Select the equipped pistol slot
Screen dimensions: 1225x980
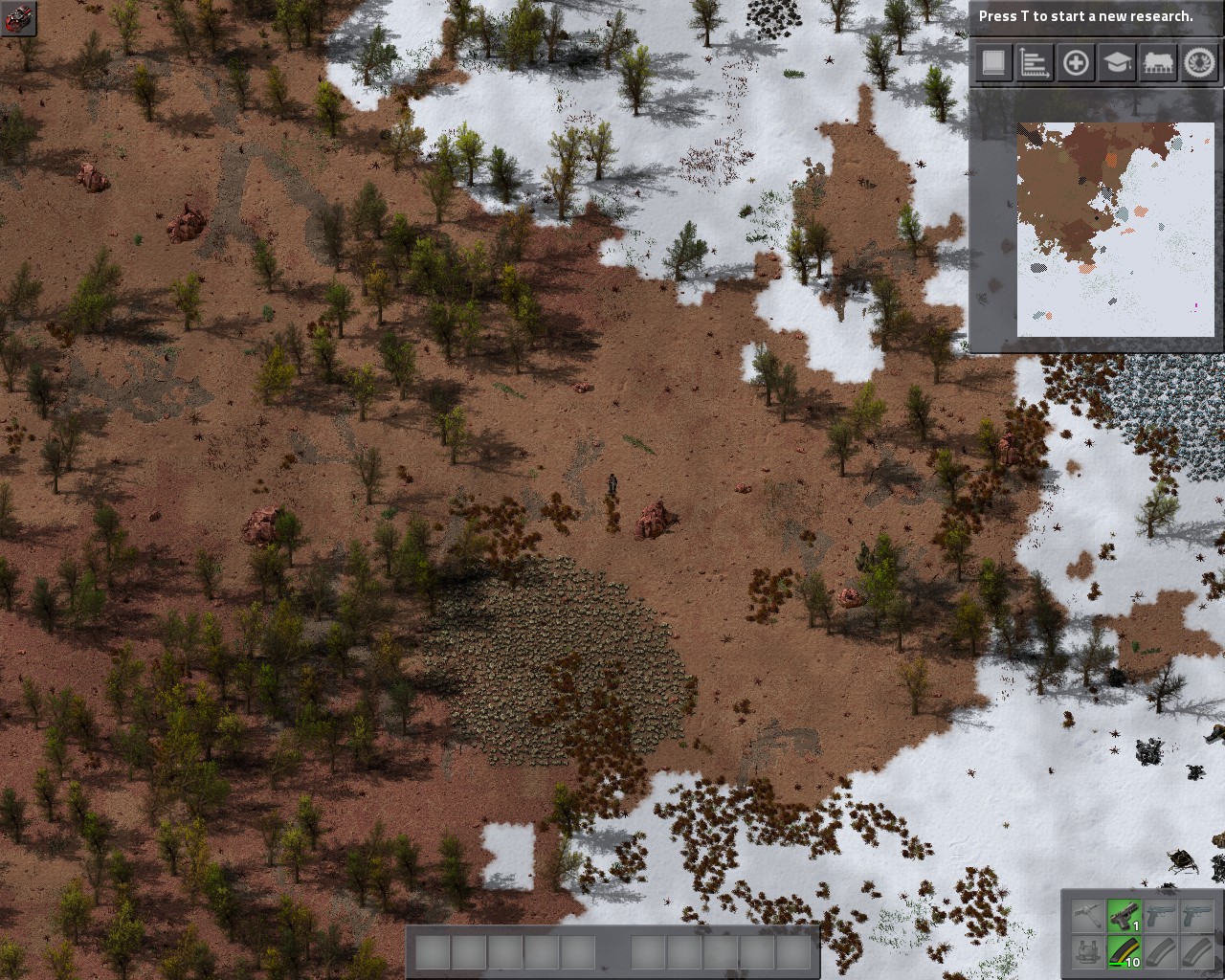point(1125,916)
